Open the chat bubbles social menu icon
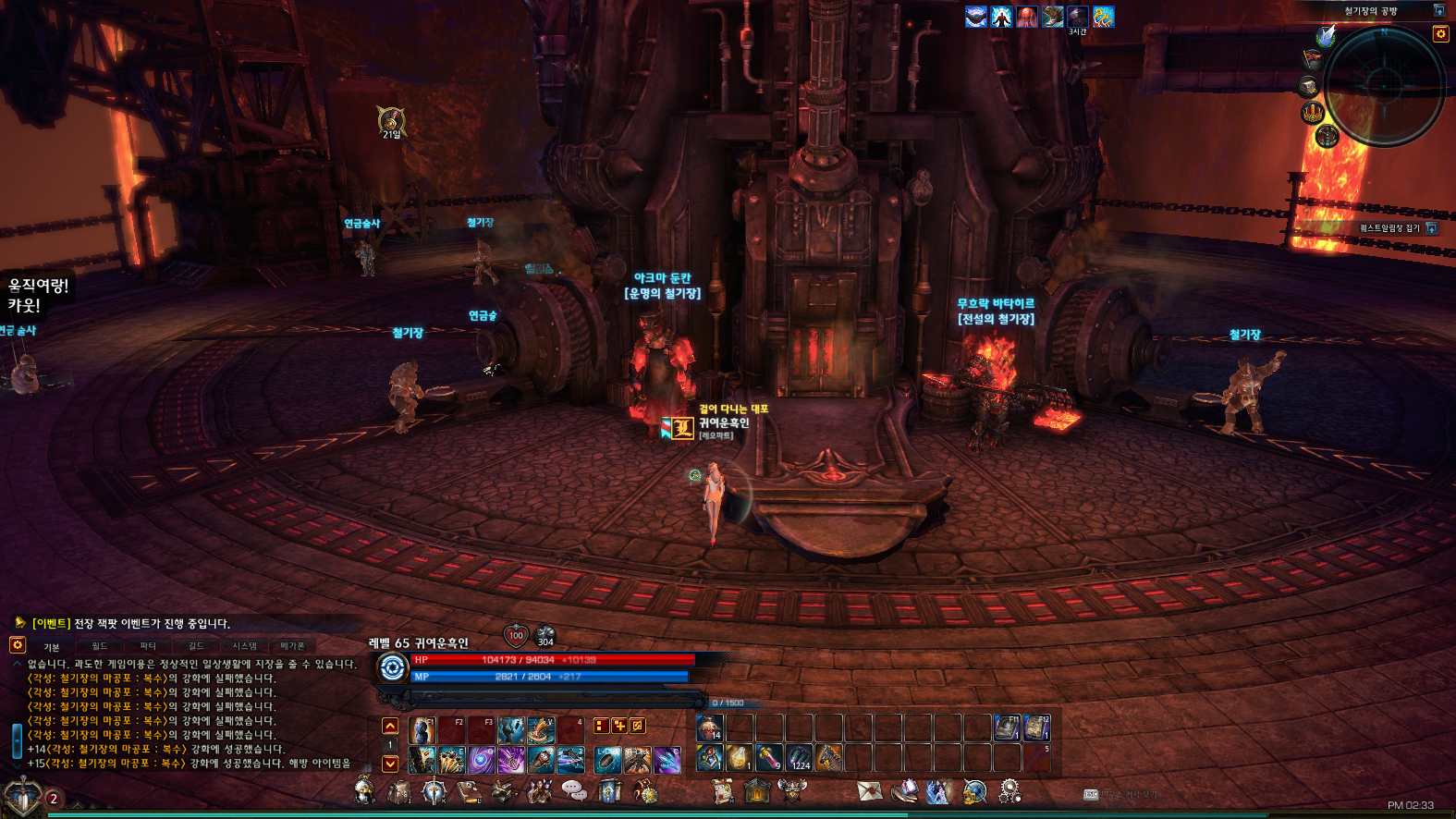This screenshot has width=1456, height=819. (x=574, y=791)
